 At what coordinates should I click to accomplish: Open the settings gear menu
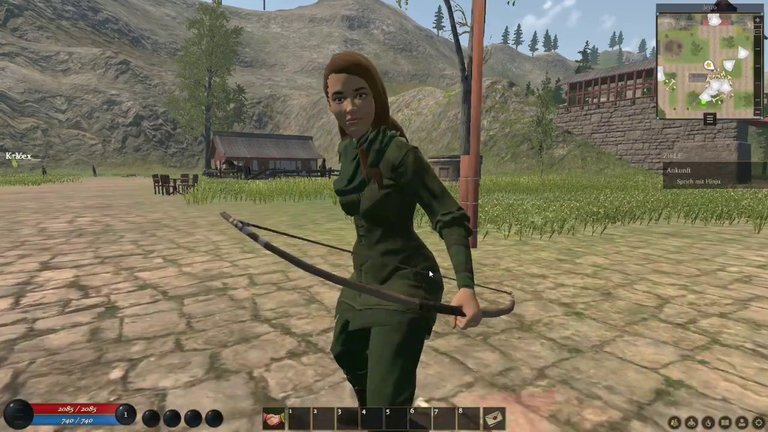[758, 423]
